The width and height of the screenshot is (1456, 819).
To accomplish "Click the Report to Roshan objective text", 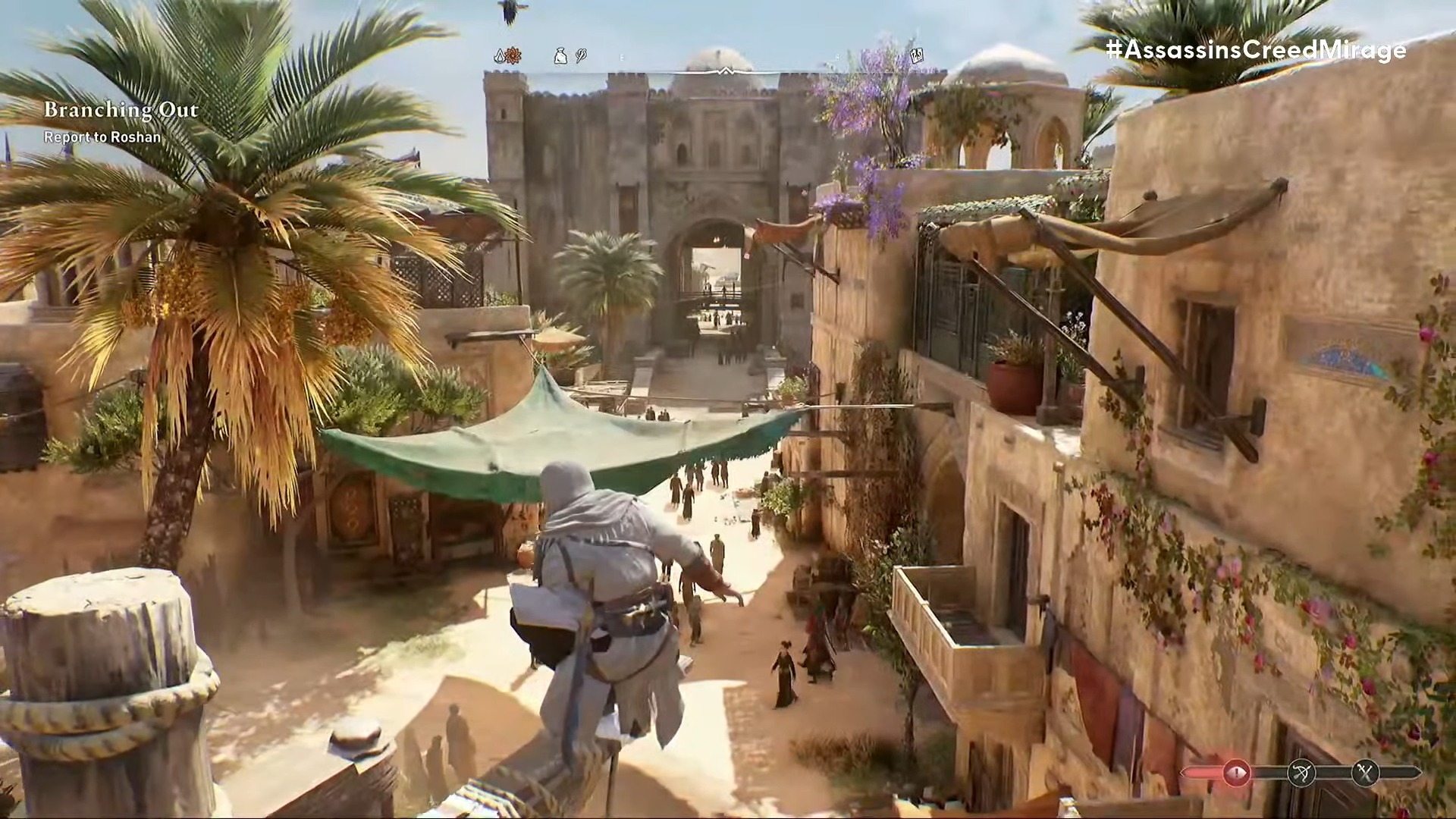I will coord(103,138).
